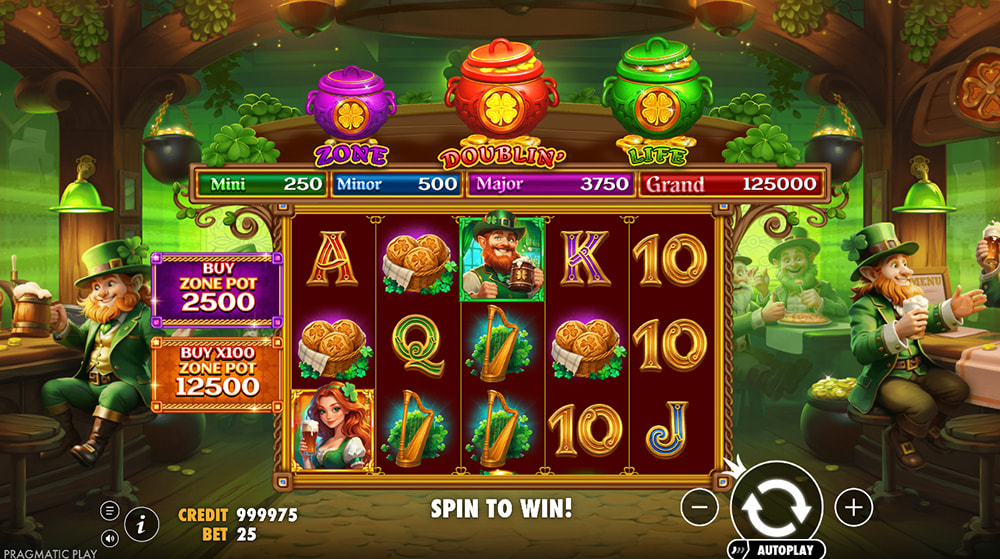Image resolution: width=1000 pixels, height=559 pixels.
Task: Spin the reels with the circular arrows button
Action: [776, 506]
